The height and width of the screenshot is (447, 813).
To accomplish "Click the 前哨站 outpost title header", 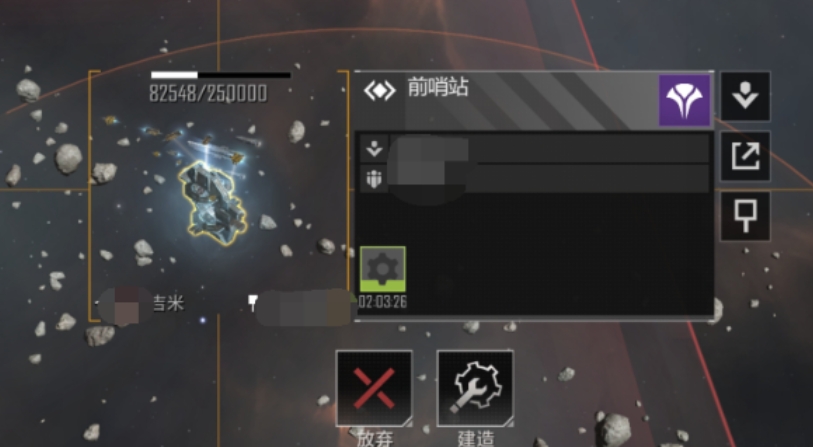I will pyautogui.click(x=437, y=89).
